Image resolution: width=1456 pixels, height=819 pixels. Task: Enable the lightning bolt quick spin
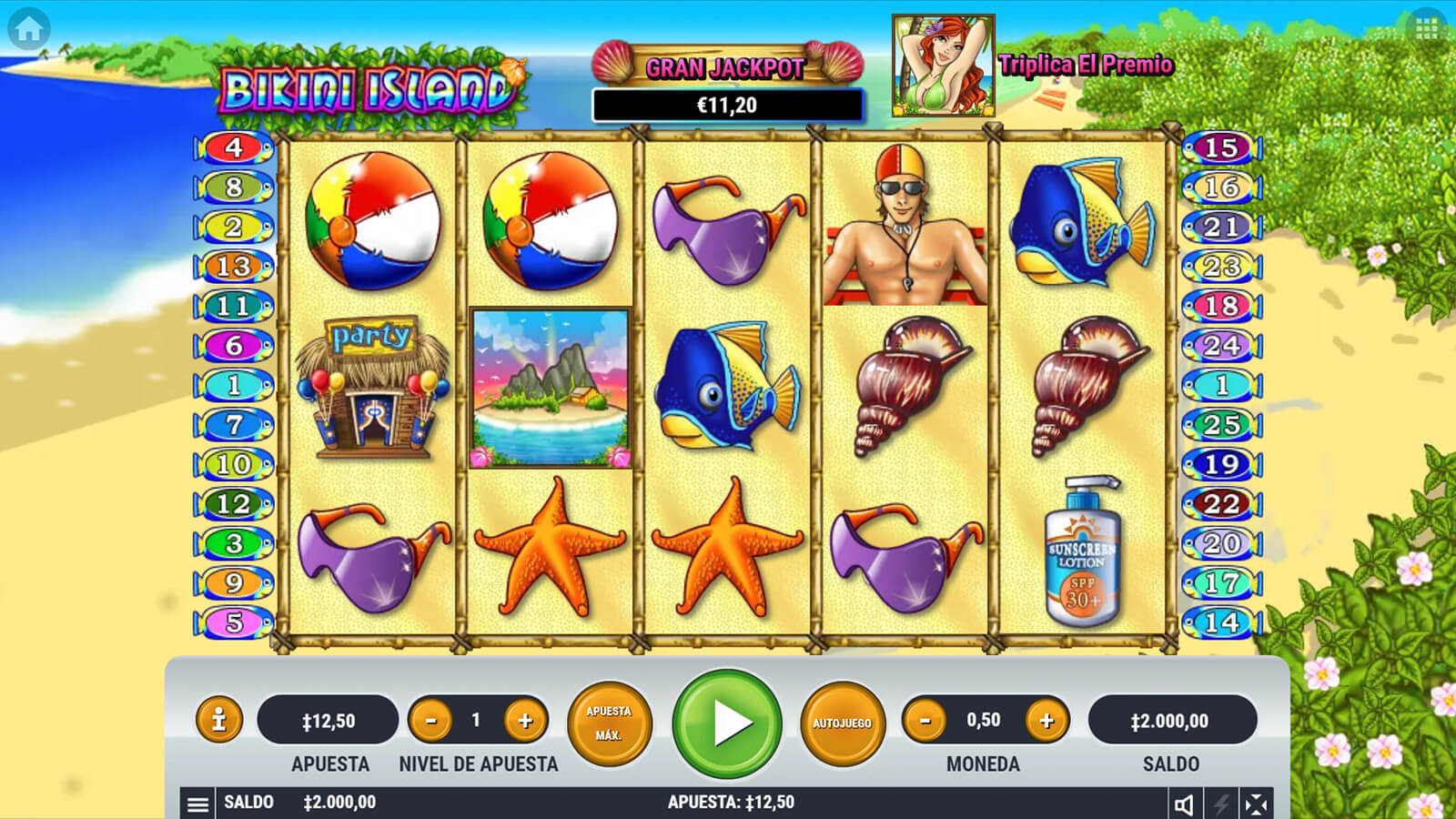[1220, 804]
